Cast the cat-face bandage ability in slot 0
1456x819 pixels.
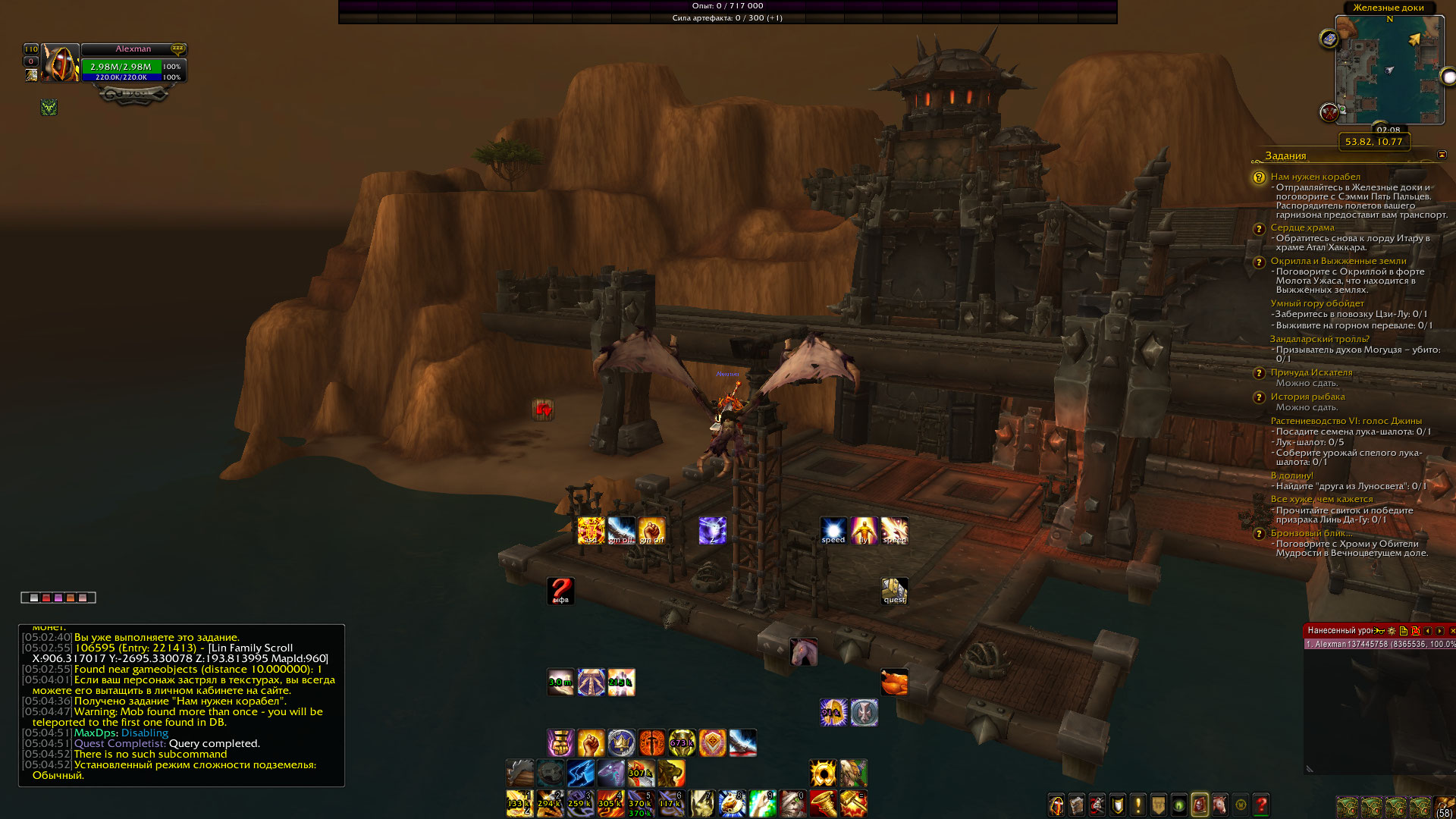pos(792,803)
